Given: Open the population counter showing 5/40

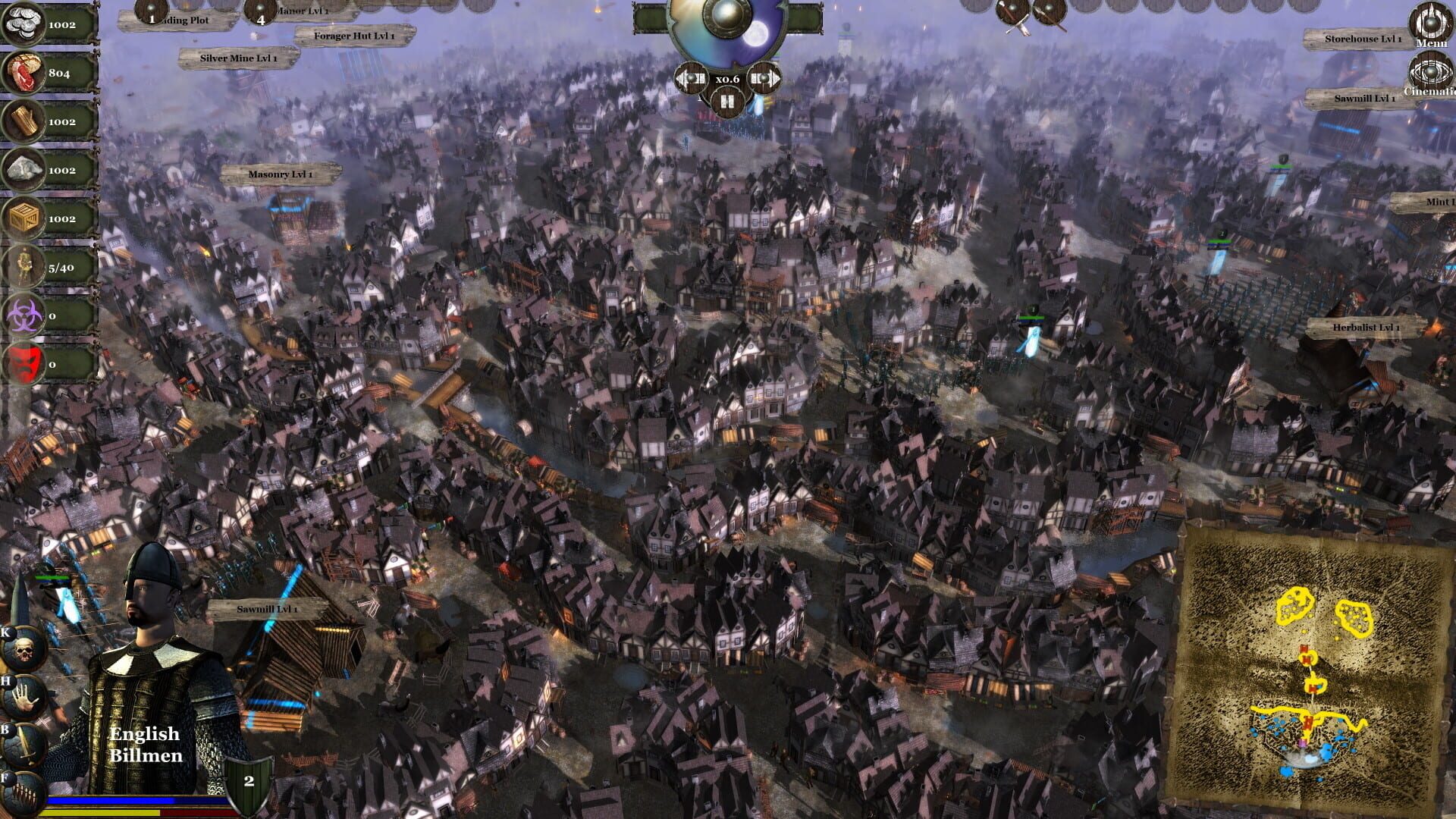Looking at the screenshot, I should pos(23,267).
